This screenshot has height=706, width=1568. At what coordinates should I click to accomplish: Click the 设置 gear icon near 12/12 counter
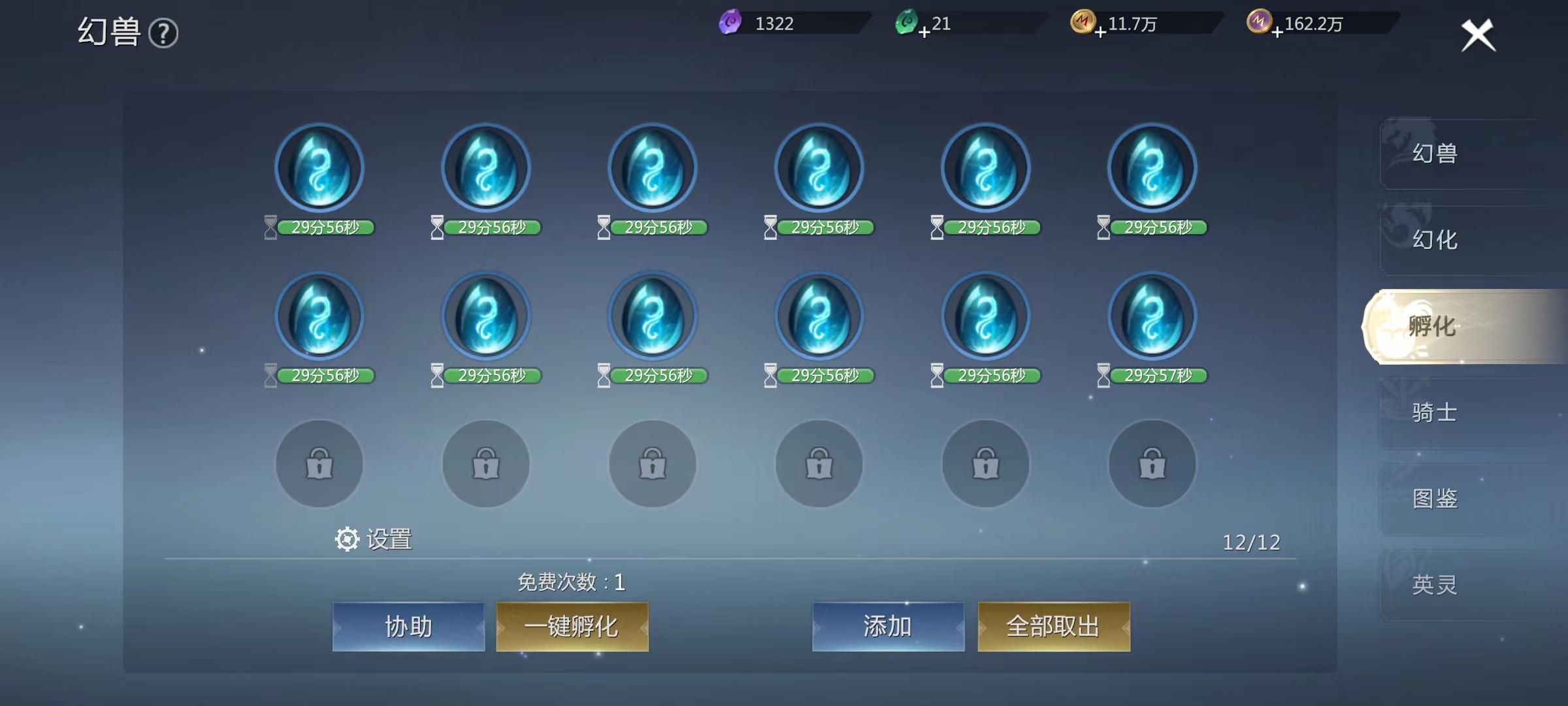point(346,540)
